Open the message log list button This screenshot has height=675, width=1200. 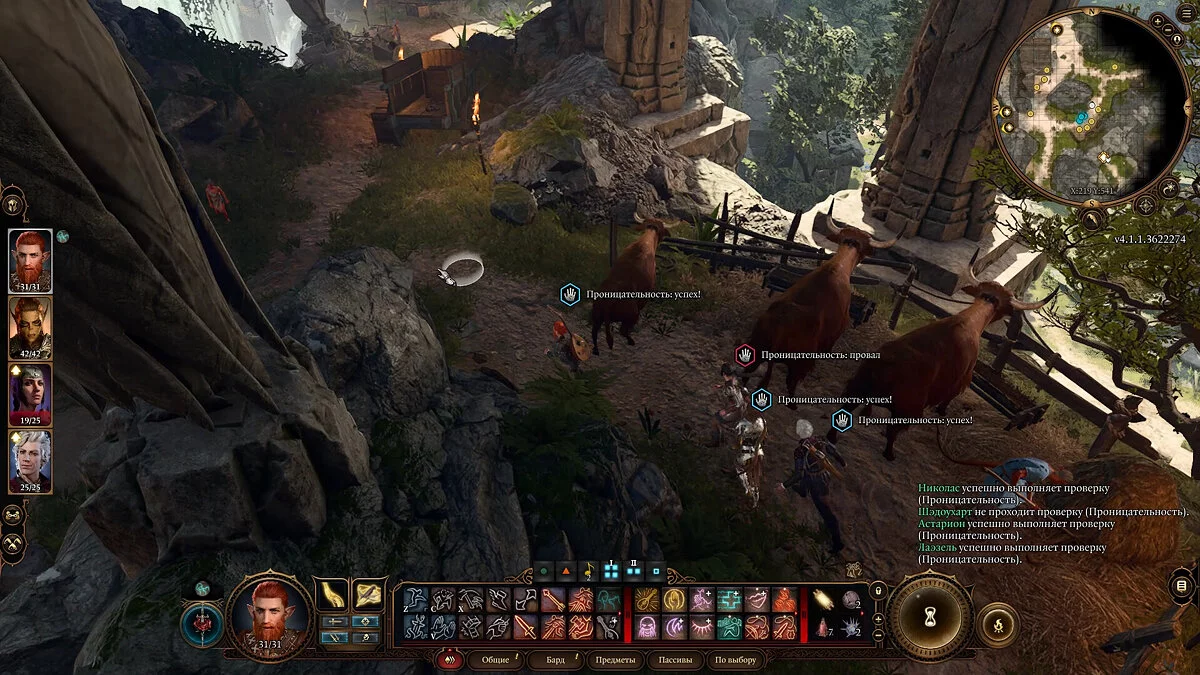pos(1182,585)
